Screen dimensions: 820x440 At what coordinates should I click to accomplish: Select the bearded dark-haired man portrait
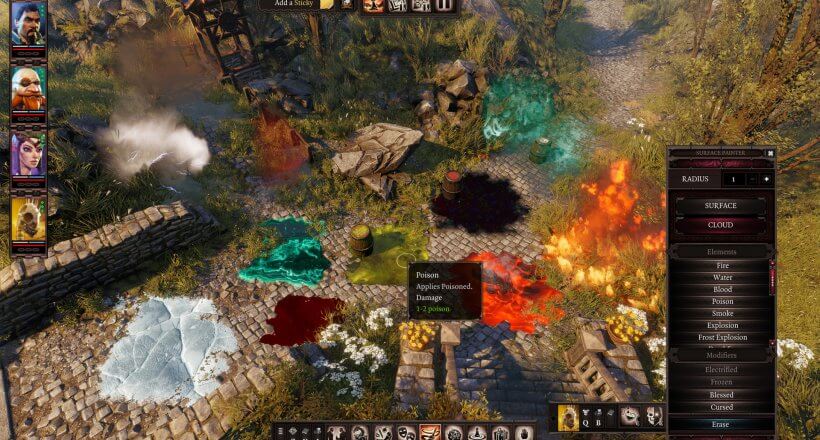click(x=28, y=24)
